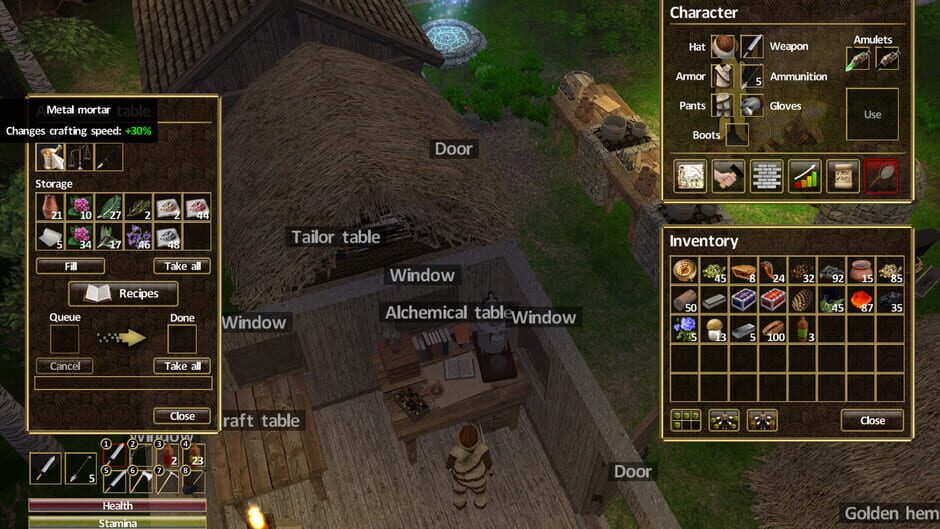Fill the alchemical table storage
The image size is (940, 529).
(70, 266)
